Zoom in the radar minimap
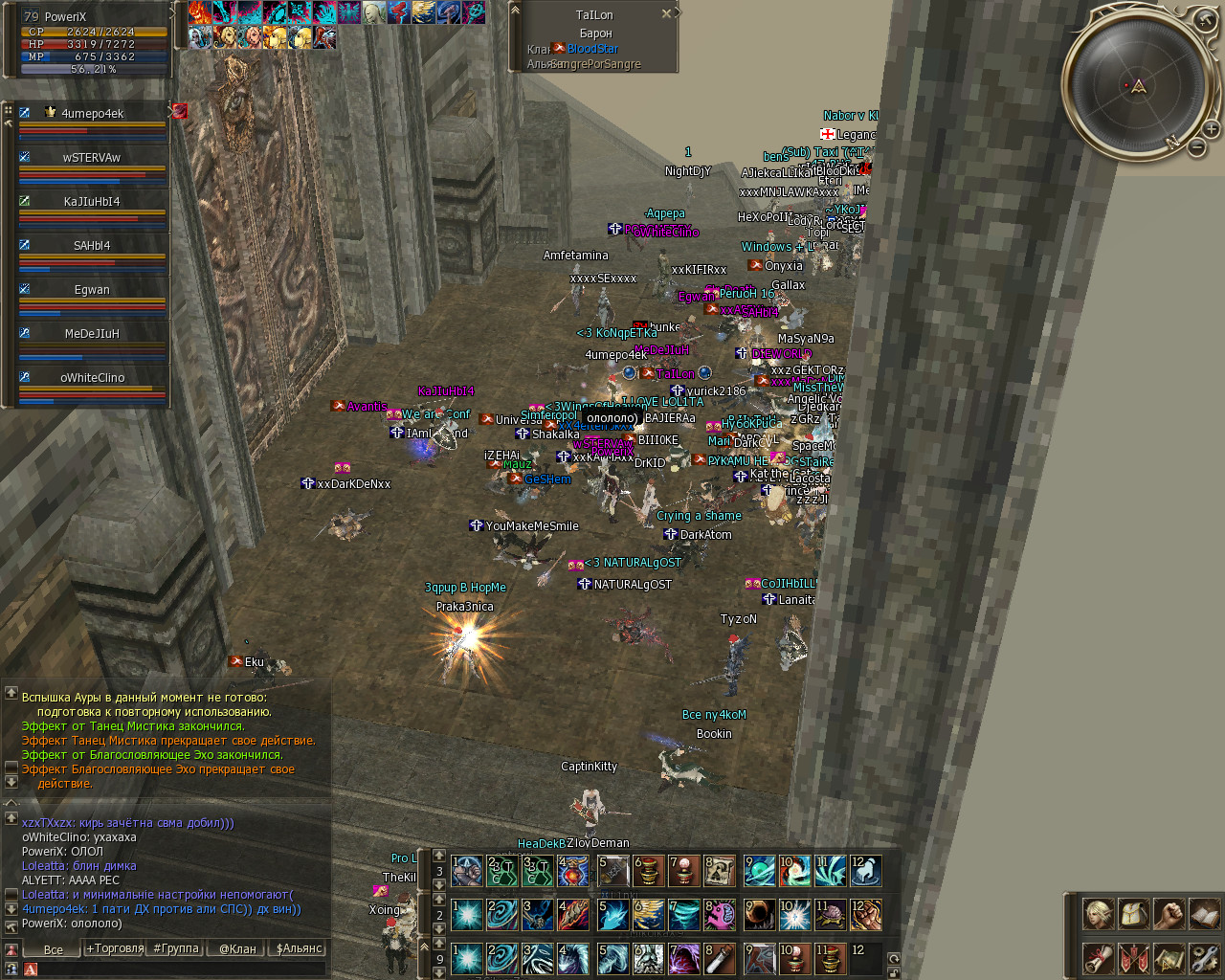1225x980 pixels. pyautogui.click(x=1211, y=128)
